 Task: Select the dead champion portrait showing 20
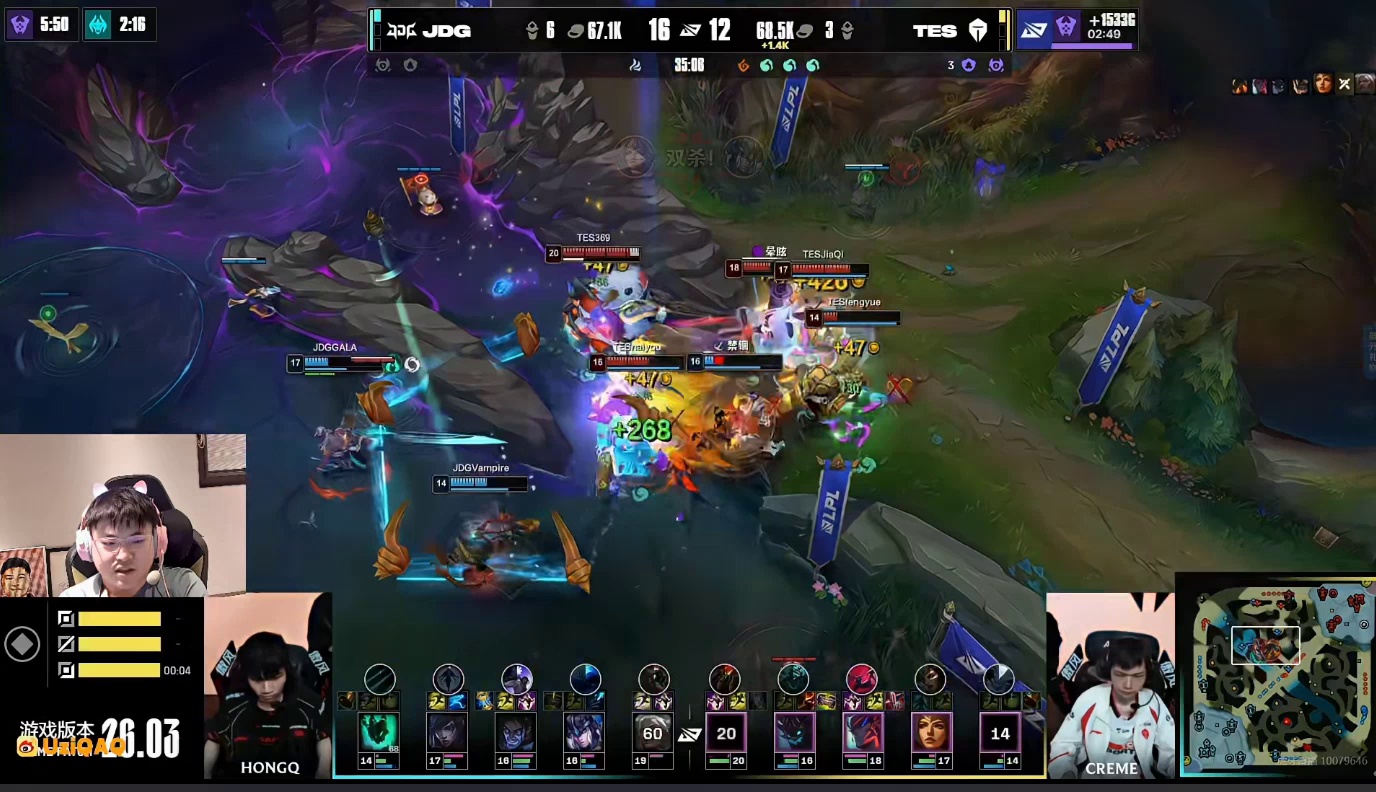[726, 732]
